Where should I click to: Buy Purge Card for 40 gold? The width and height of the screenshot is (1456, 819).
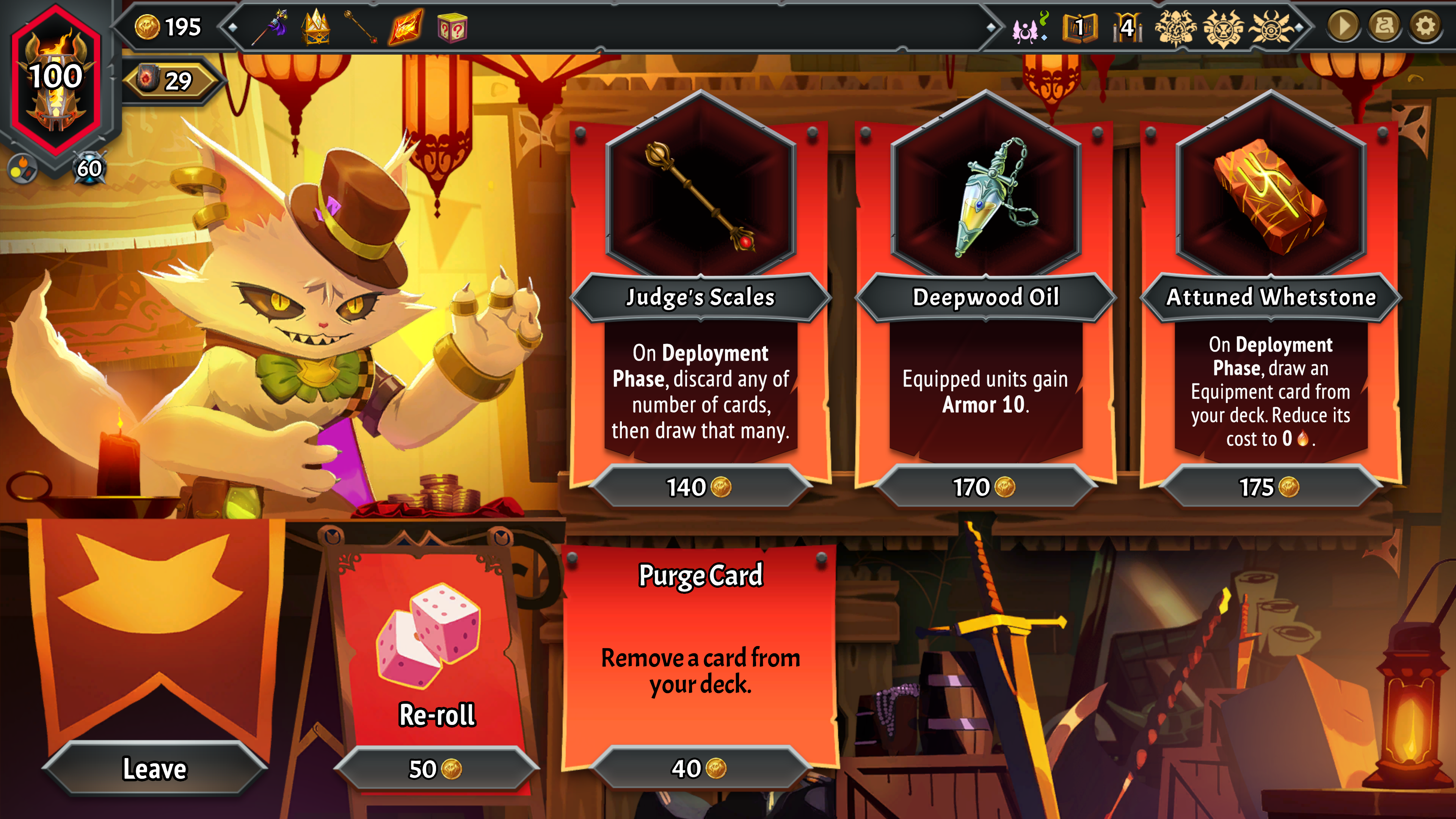pos(700,768)
